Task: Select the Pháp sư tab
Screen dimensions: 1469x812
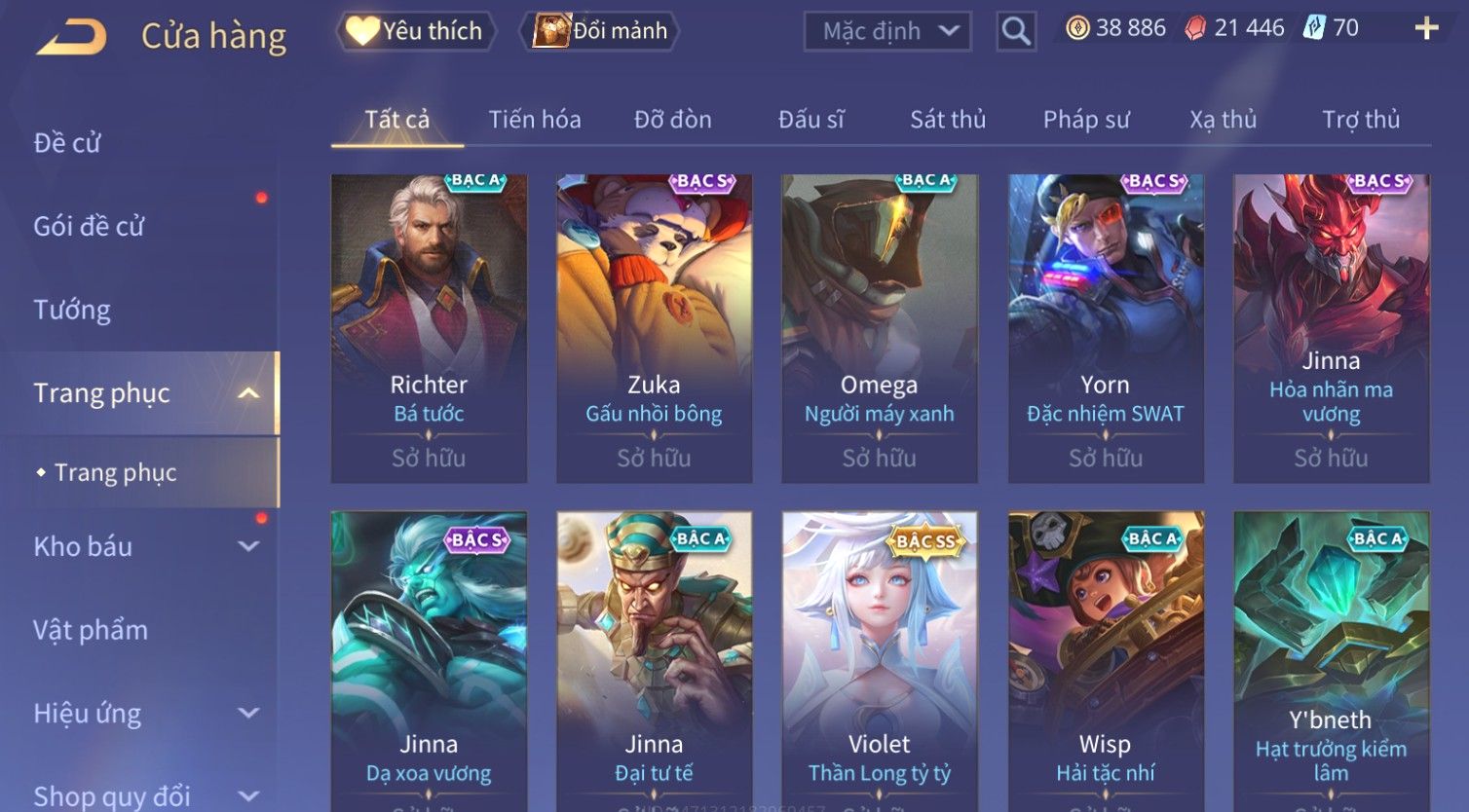Action: 1086,120
